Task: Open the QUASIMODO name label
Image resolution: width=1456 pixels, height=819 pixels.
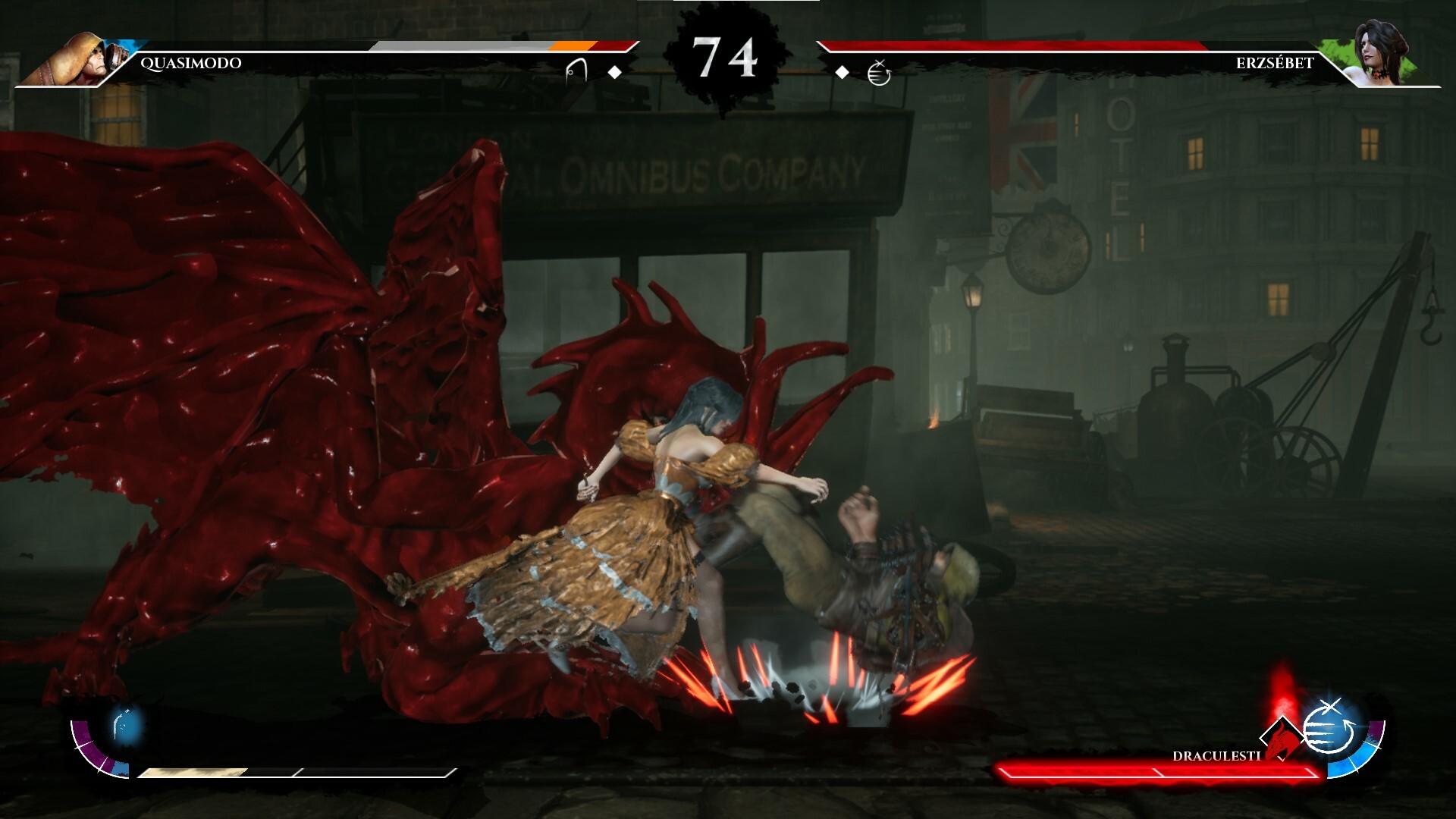Action: point(188,64)
